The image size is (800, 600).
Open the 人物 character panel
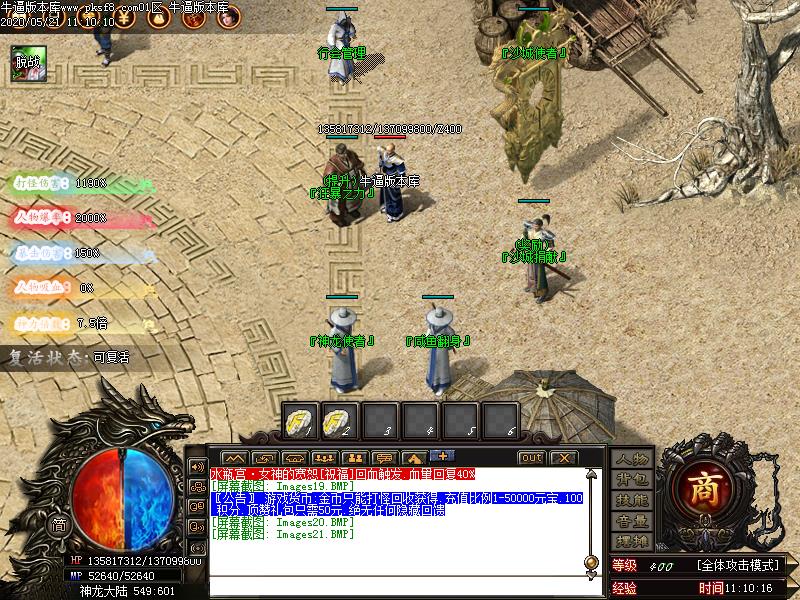coord(632,460)
